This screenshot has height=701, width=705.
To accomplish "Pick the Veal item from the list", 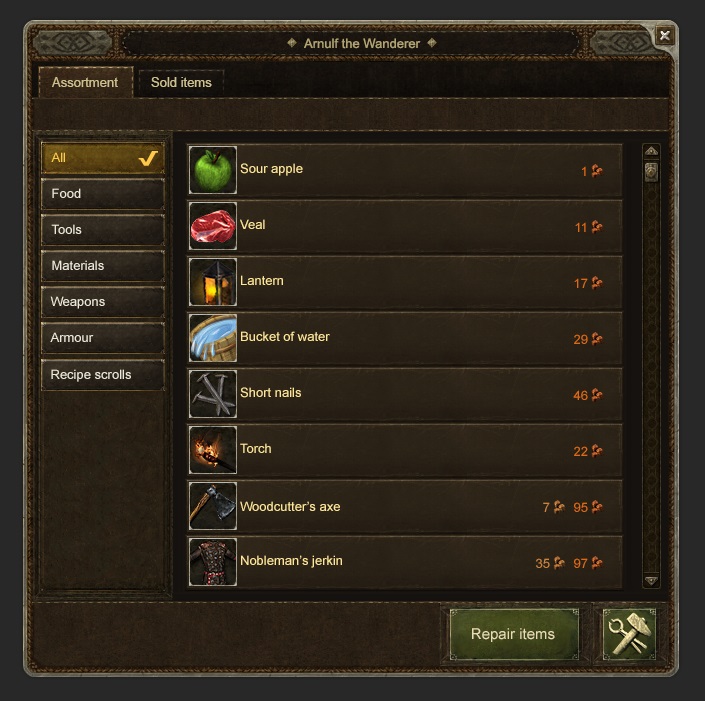I will pyautogui.click(x=404, y=226).
